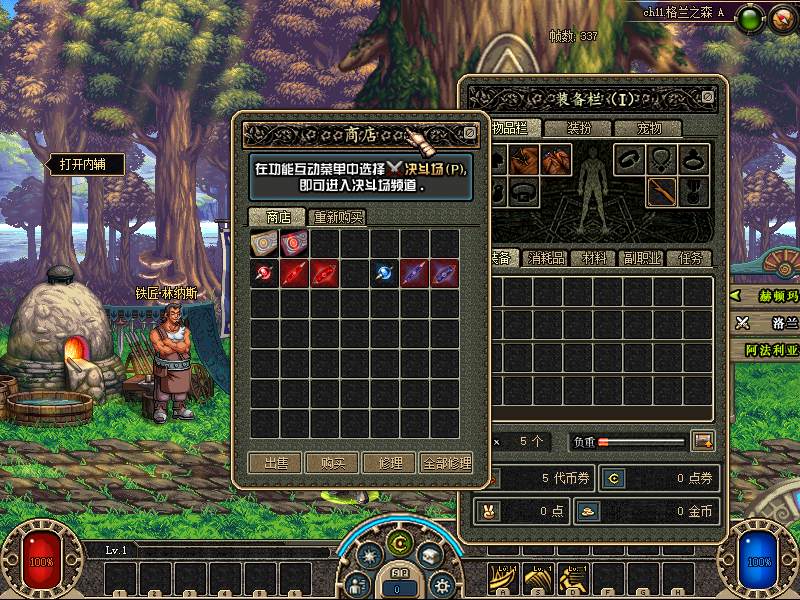Click the inventory sort button beside 负重
This screenshot has width=800, height=600.
point(703,441)
